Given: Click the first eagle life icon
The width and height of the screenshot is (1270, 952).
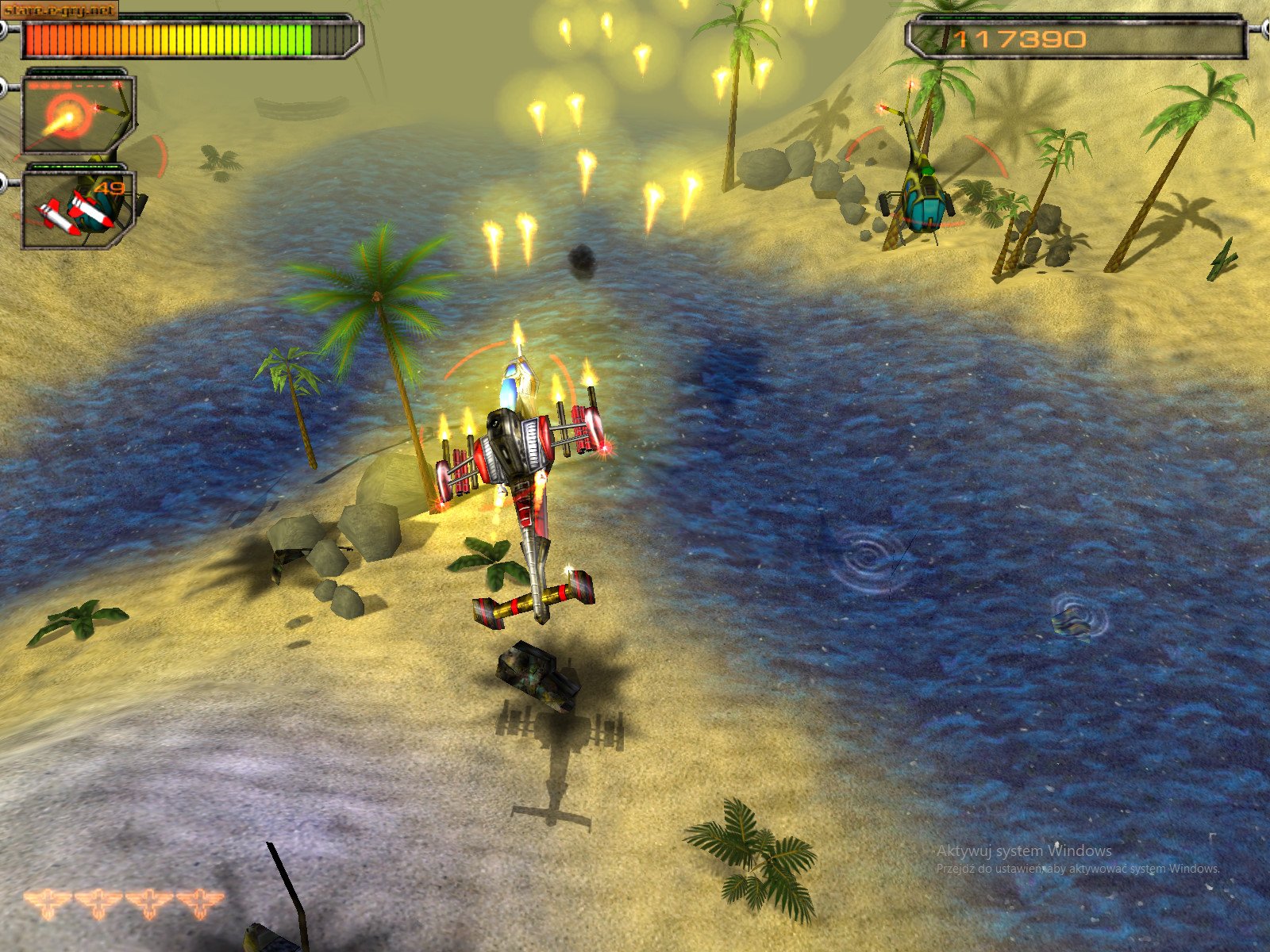Looking at the screenshot, I should [x=46, y=902].
